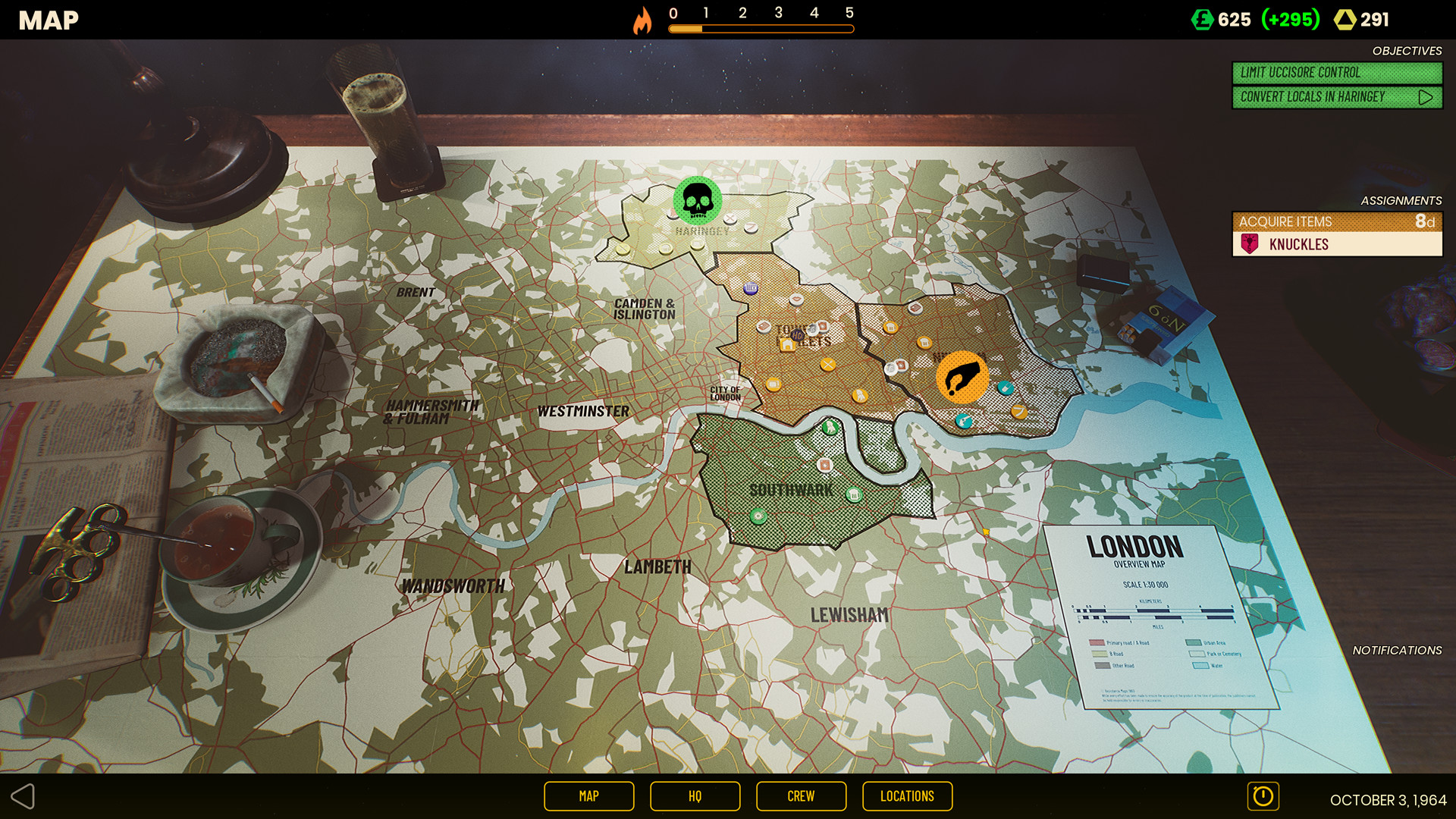This screenshot has width=1456, height=819.
Task: Open the LOCATIONS screen
Action: click(907, 796)
